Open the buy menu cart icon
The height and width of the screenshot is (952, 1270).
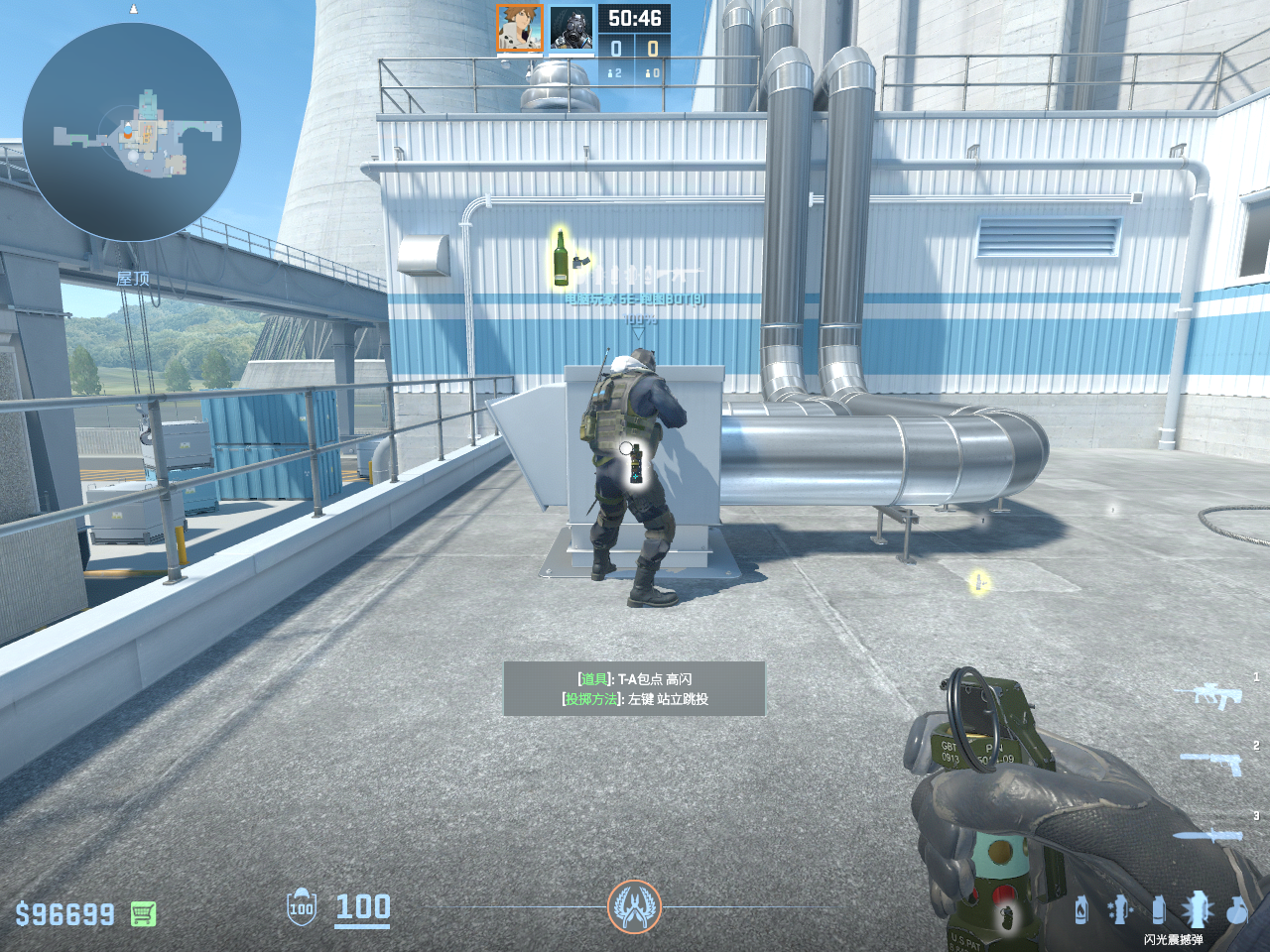tap(143, 913)
